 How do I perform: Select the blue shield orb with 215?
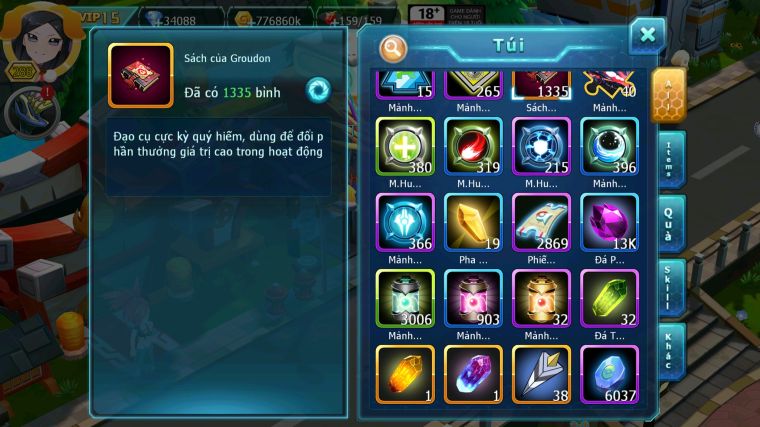click(x=541, y=146)
